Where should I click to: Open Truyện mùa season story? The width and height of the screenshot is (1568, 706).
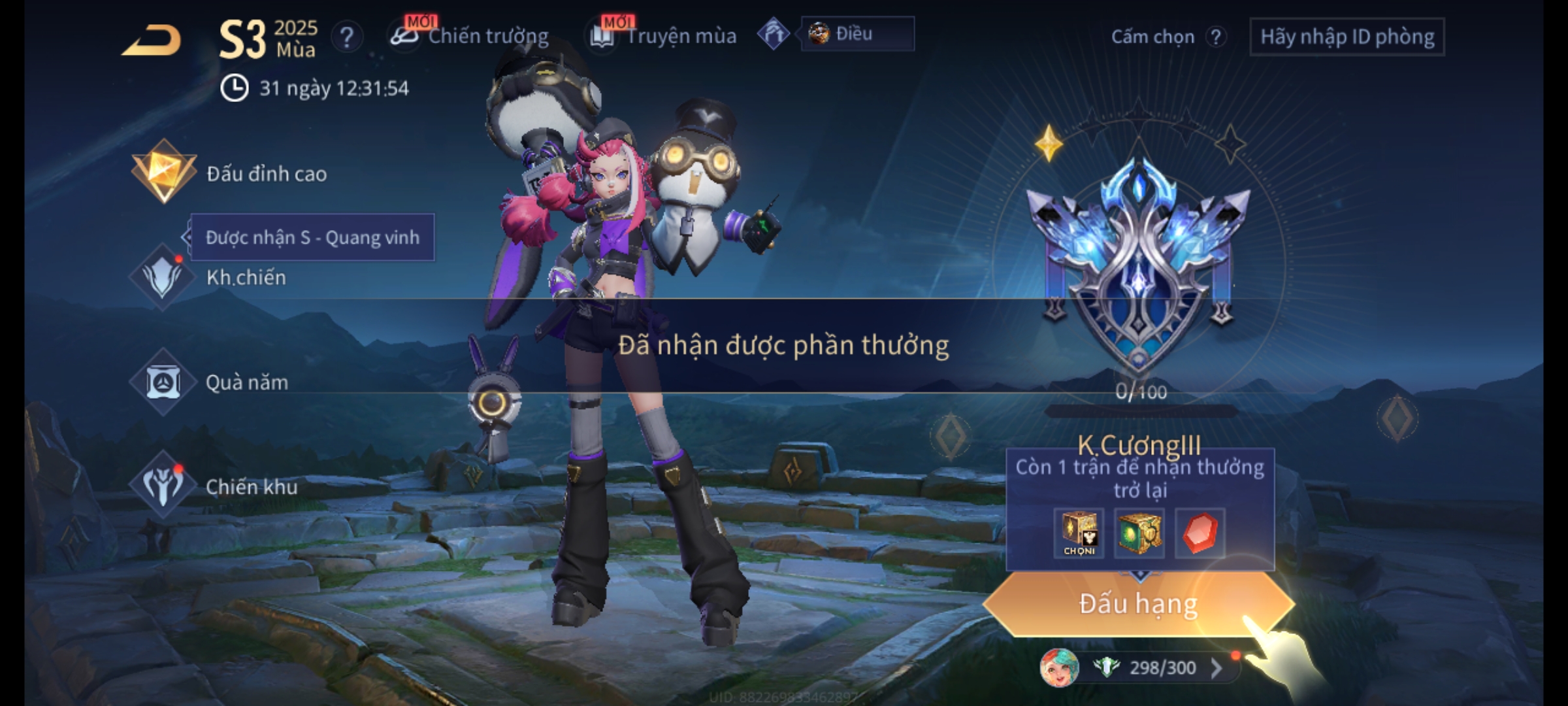coord(664,36)
